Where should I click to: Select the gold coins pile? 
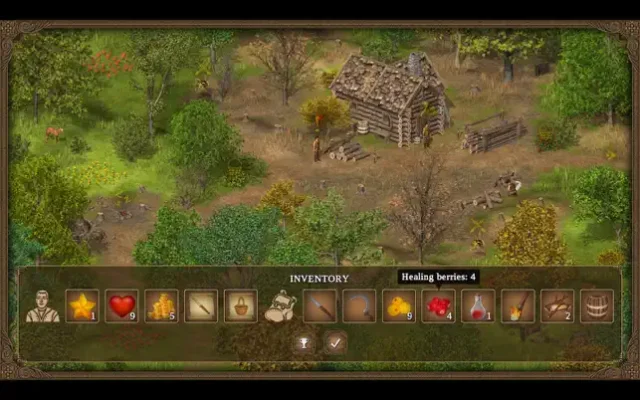pyautogui.click(x=161, y=305)
